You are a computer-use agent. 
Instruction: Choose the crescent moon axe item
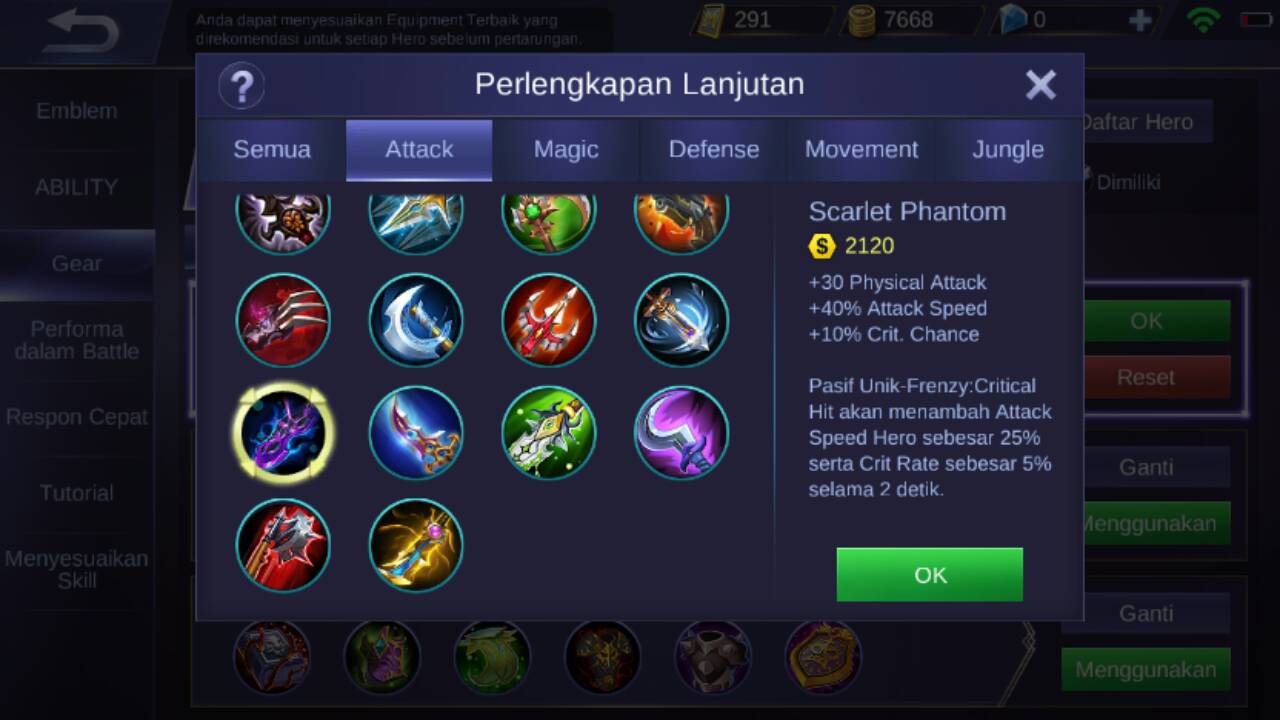click(x=416, y=320)
